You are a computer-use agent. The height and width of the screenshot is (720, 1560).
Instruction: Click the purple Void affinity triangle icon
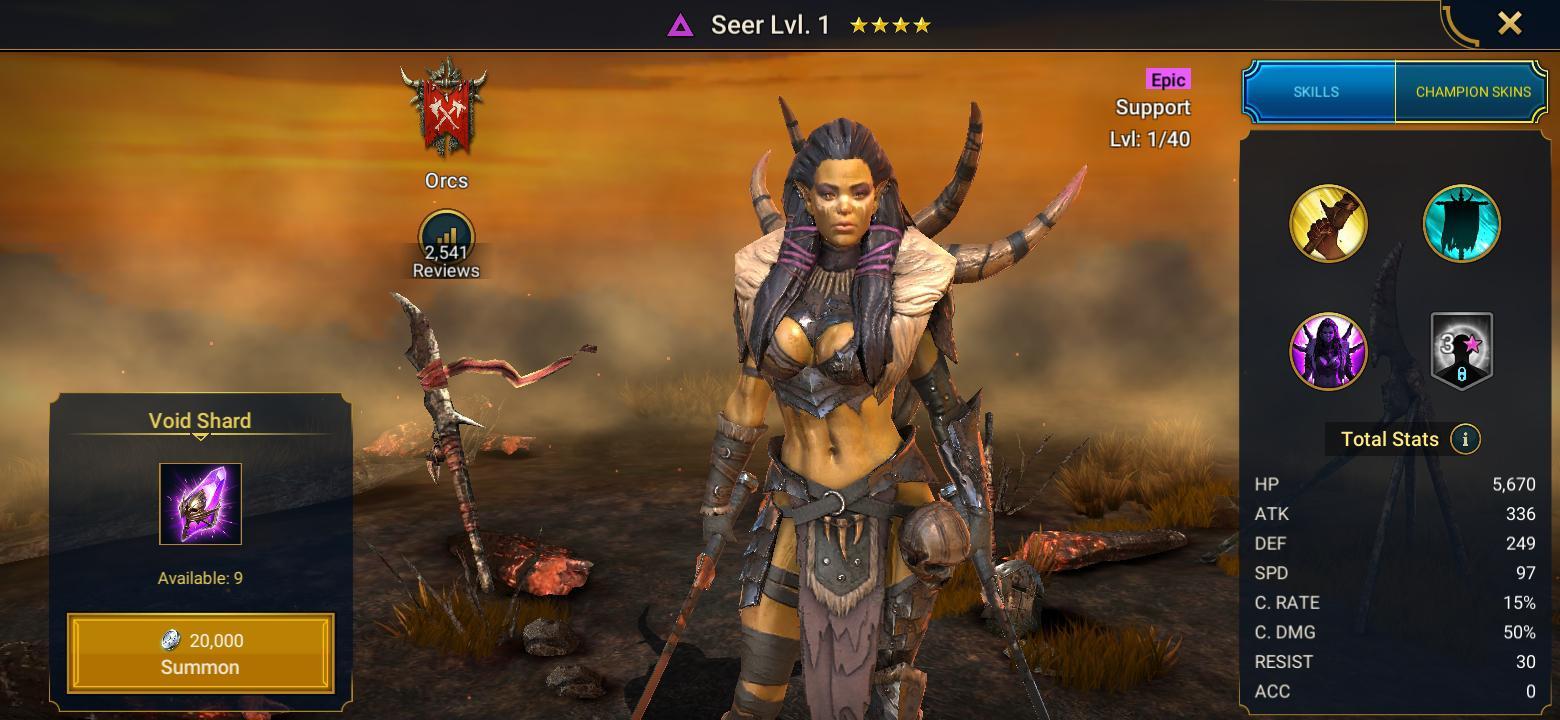pos(680,25)
